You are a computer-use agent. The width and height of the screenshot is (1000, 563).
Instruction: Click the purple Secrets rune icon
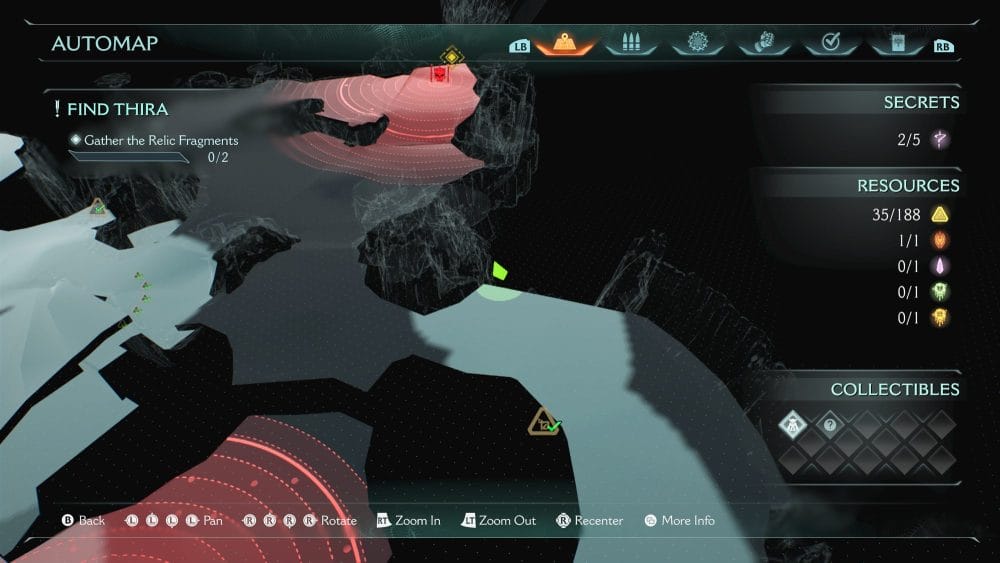tap(939, 140)
